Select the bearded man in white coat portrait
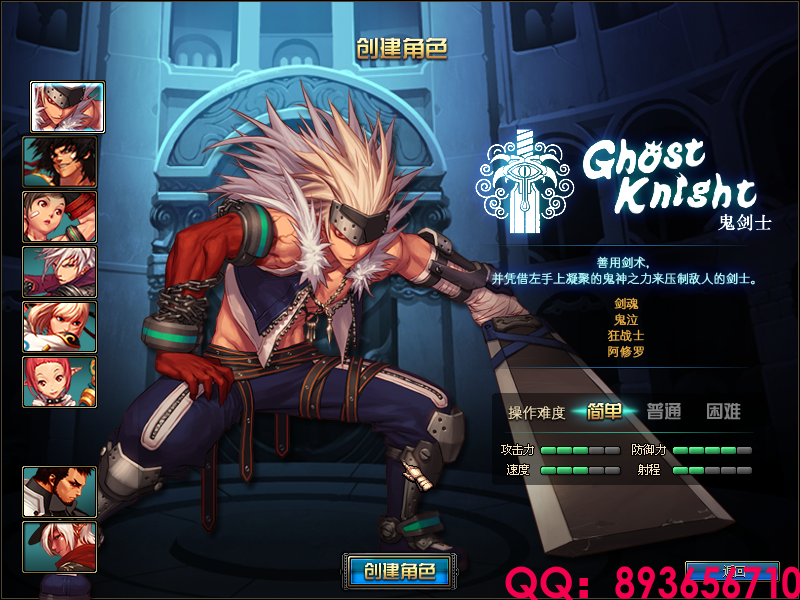Viewport: 800px width, 600px height. (x=60, y=492)
